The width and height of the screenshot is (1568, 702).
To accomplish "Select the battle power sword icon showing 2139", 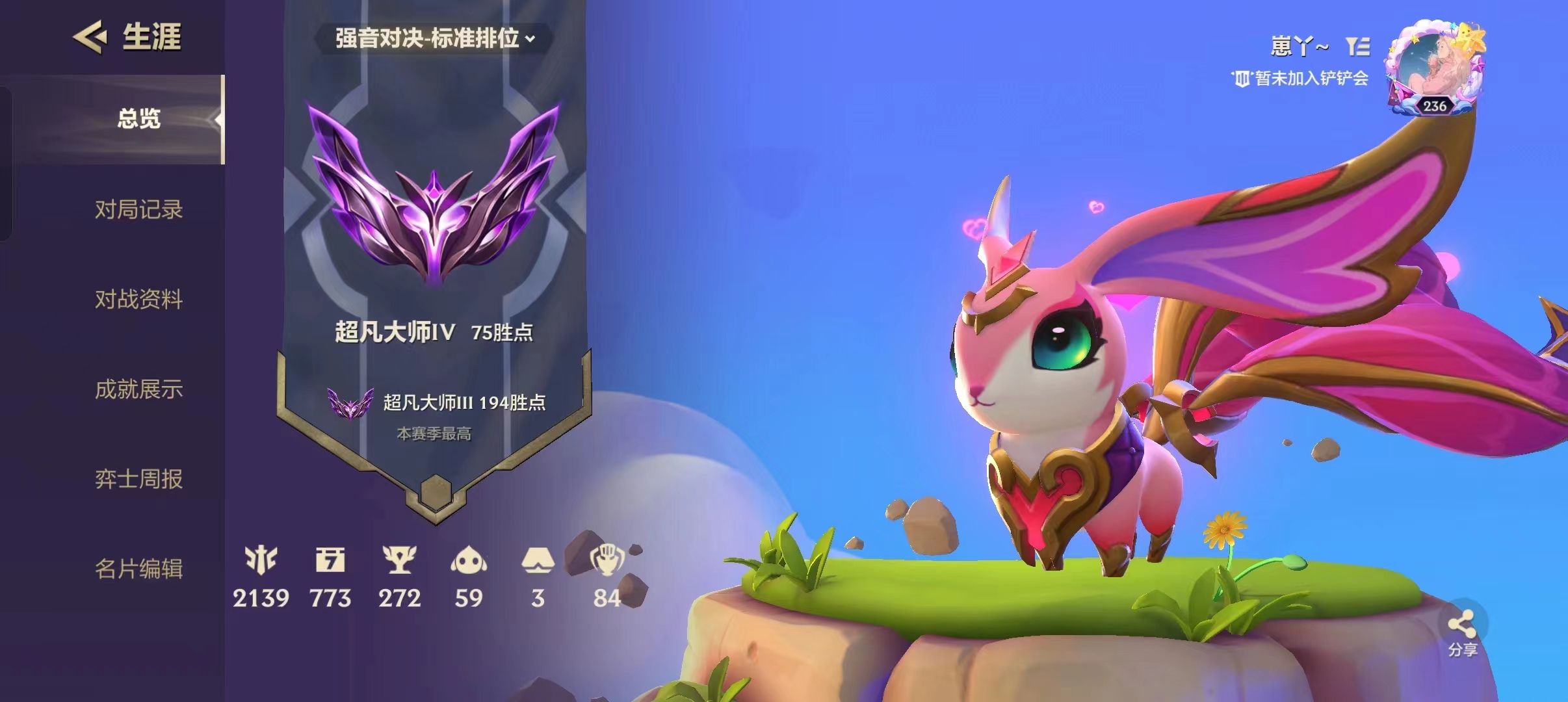I will pos(262,560).
